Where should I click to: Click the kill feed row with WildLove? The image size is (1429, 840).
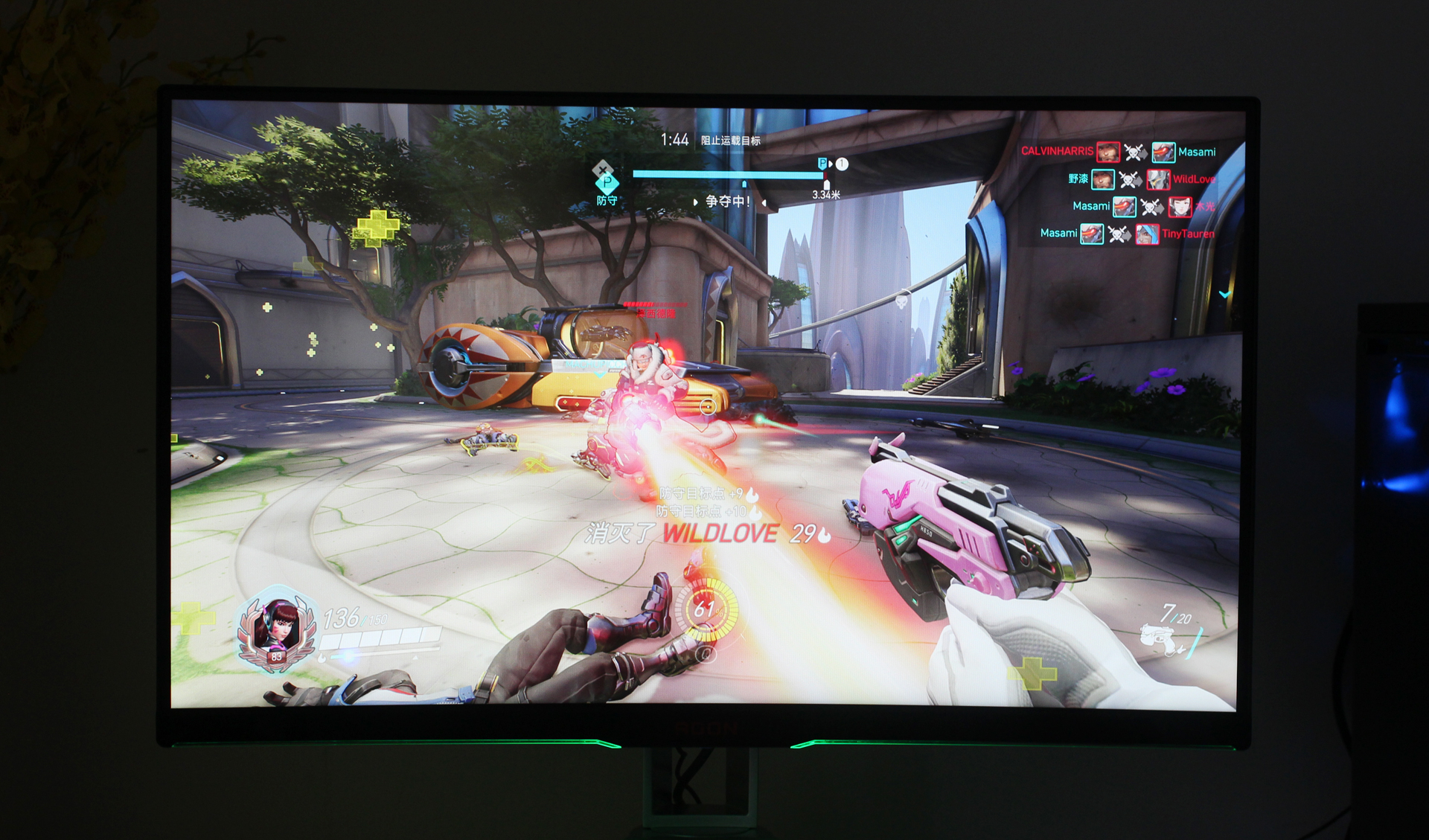click(1142, 179)
